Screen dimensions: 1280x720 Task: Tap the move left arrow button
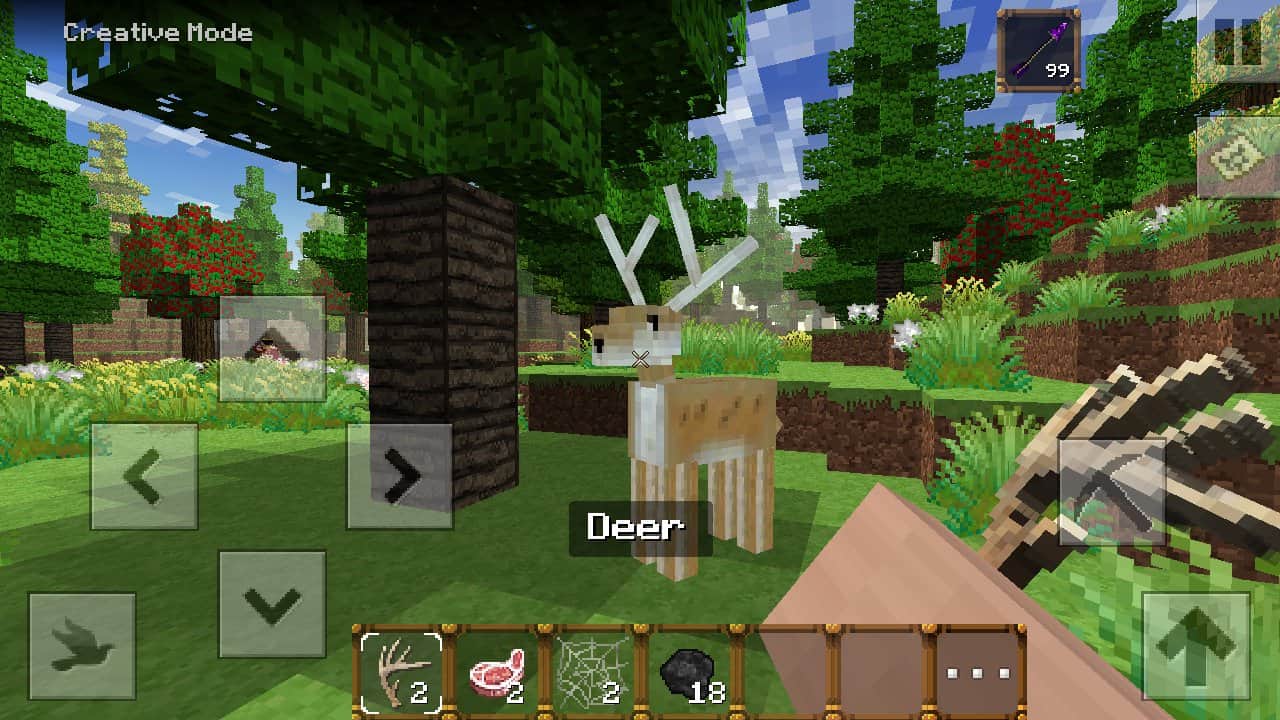coord(144,476)
